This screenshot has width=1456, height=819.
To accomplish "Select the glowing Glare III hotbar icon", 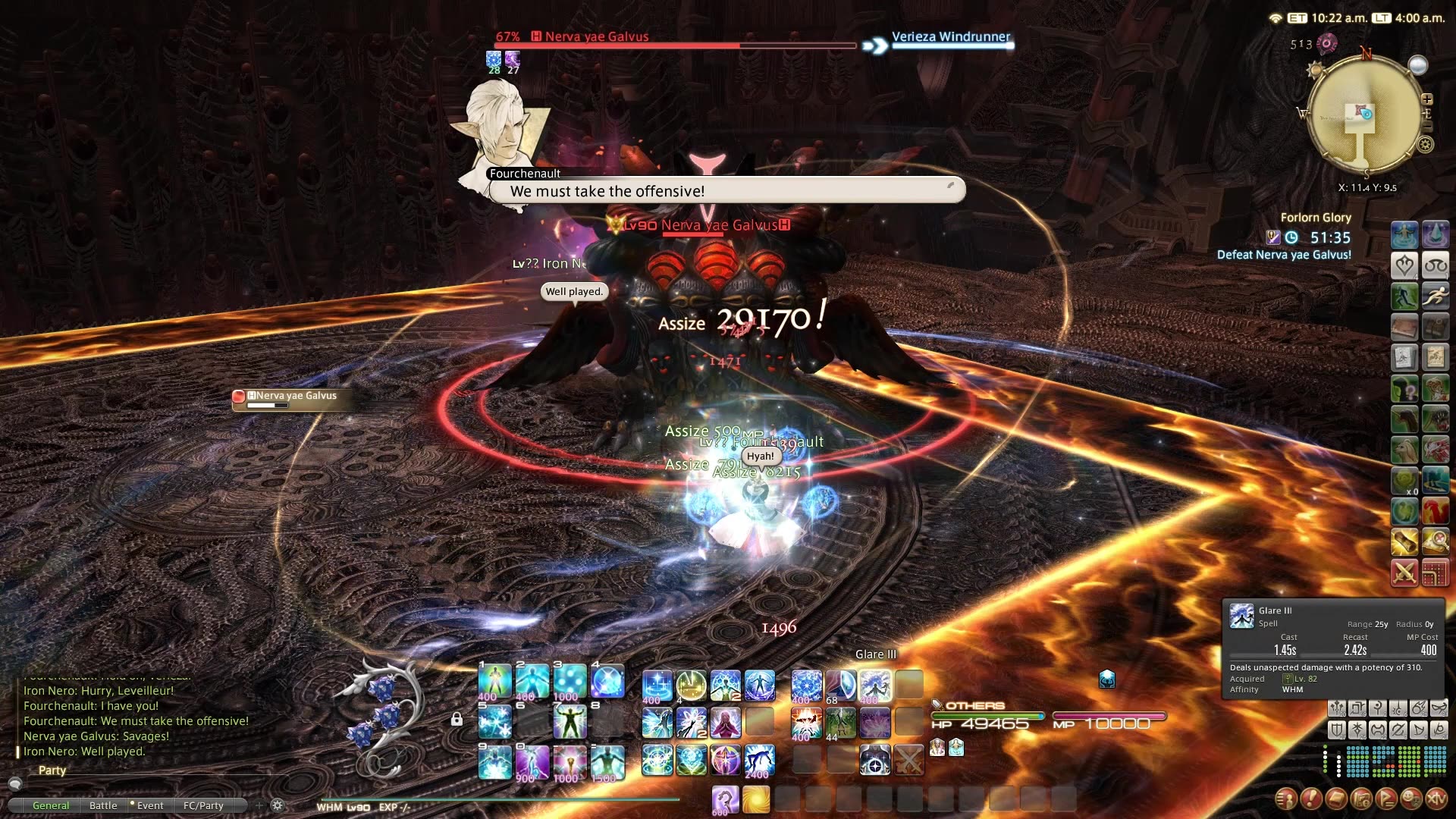I will tap(876, 685).
